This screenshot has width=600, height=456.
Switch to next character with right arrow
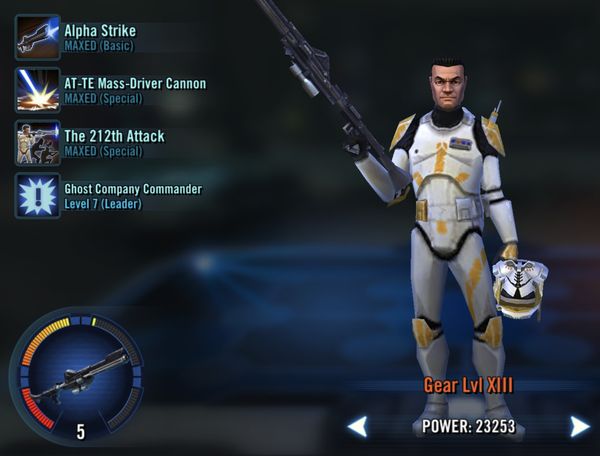tap(579, 427)
